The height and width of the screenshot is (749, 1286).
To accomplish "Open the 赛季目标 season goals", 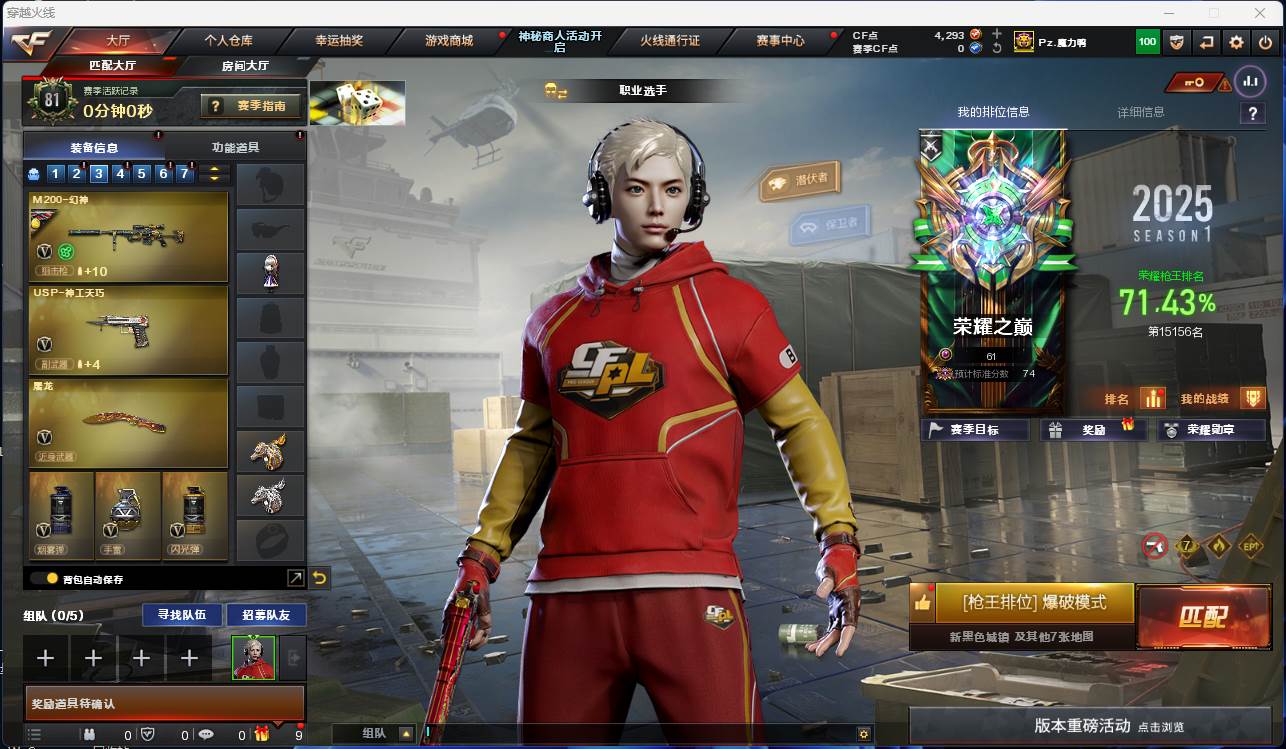I will click(974, 430).
